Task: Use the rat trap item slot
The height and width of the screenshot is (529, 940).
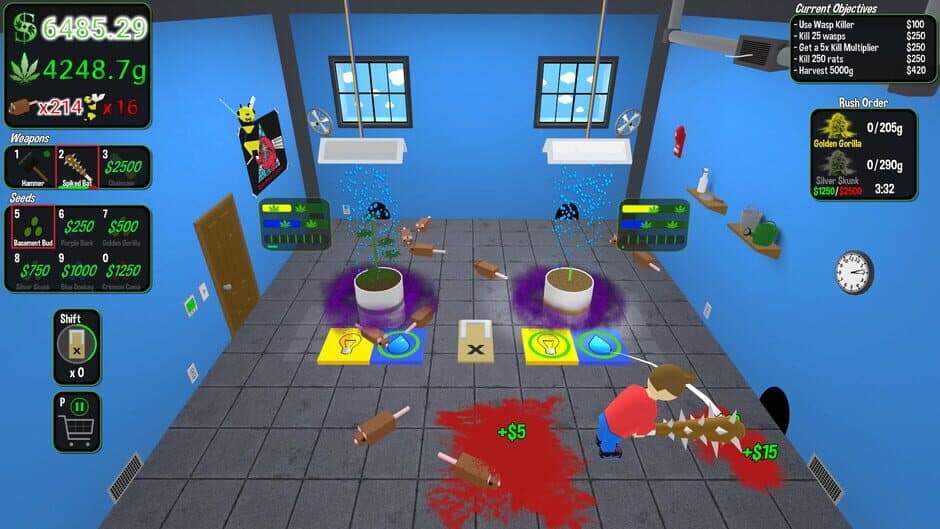Action: tap(77, 348)
